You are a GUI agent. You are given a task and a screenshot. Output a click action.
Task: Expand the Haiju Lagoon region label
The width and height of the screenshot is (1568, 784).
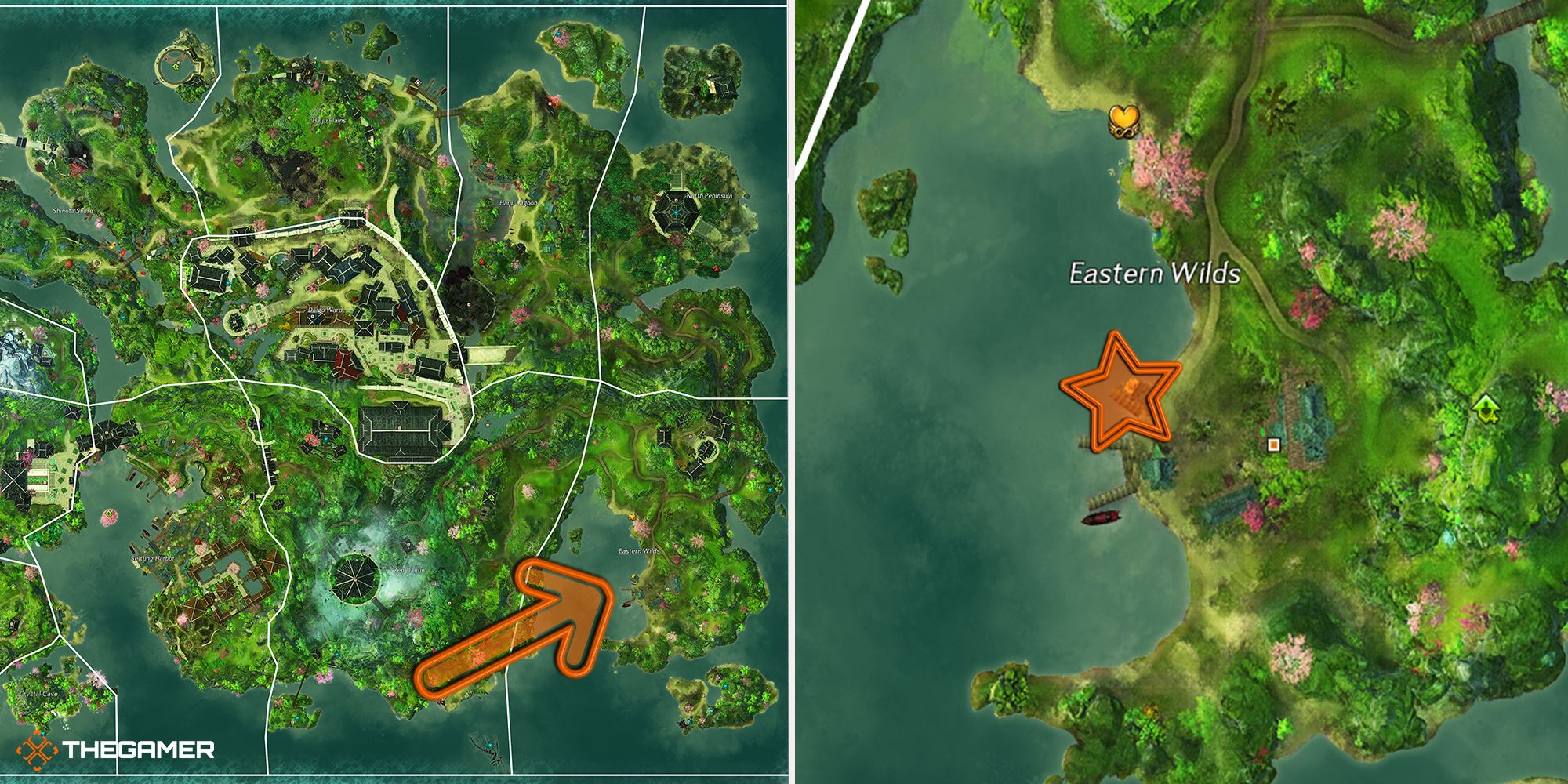click(x=518, y=203)
